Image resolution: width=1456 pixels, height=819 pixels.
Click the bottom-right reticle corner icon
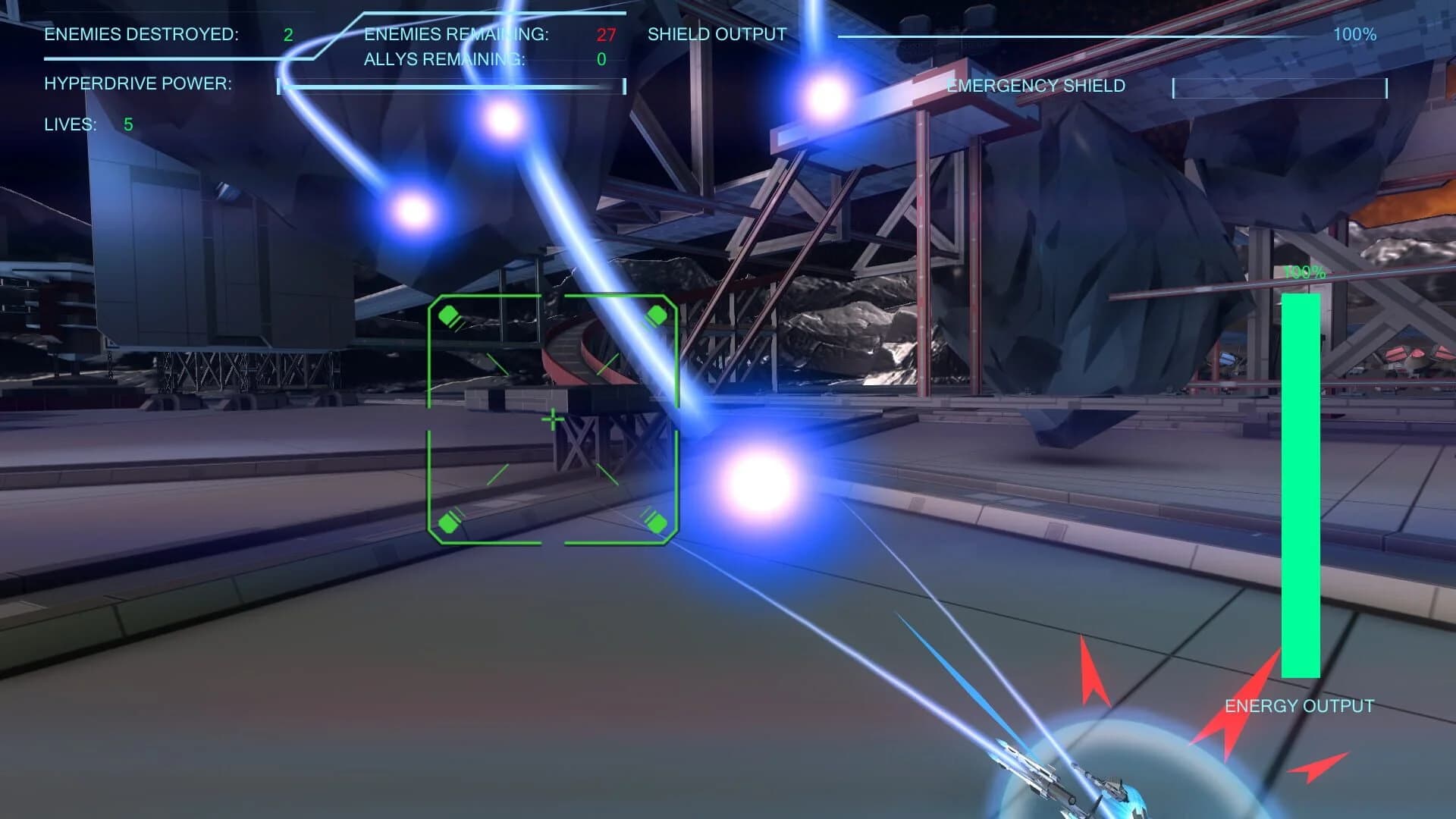pos(657,521)
